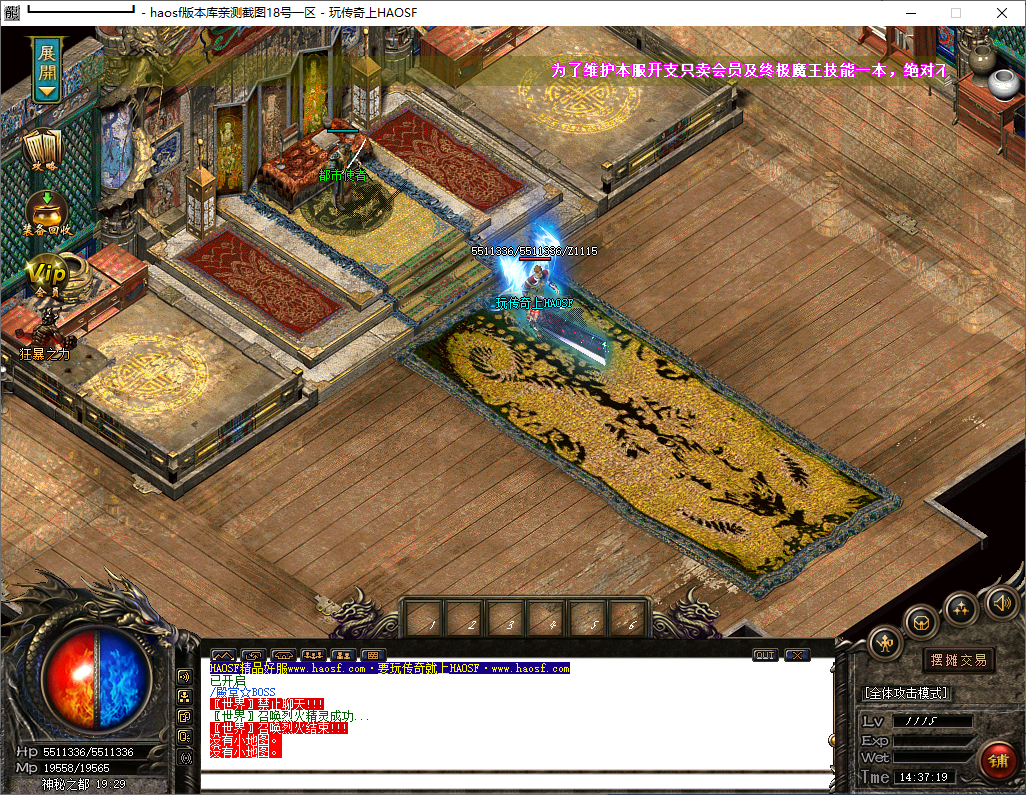Click the 摆摊交易 stall trade button
Viewport: 1026px width, 795px height.
pyautogui.click(x=958, y=660)
